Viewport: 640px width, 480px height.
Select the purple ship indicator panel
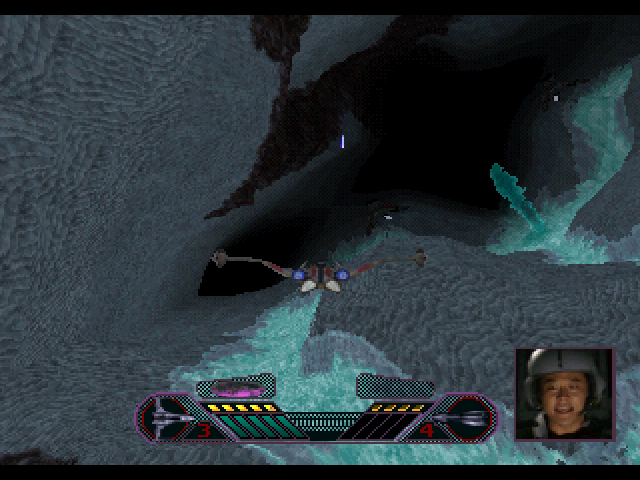pyautogui.click(x=236, y=387)
